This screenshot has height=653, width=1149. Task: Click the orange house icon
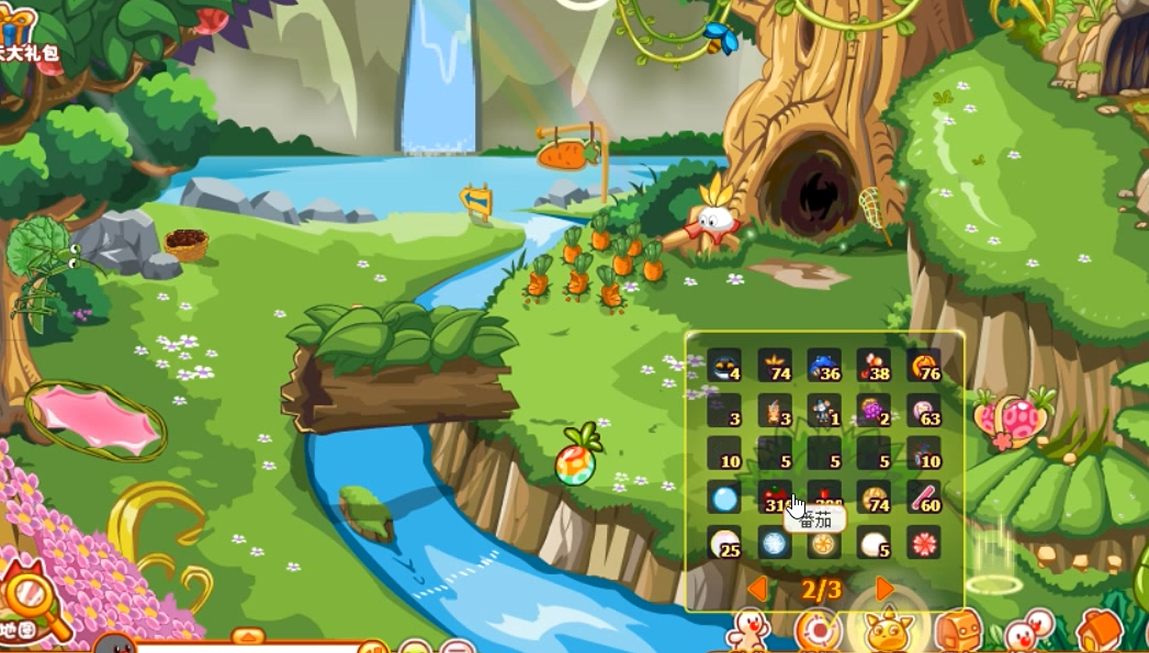tap(1099, 632)
